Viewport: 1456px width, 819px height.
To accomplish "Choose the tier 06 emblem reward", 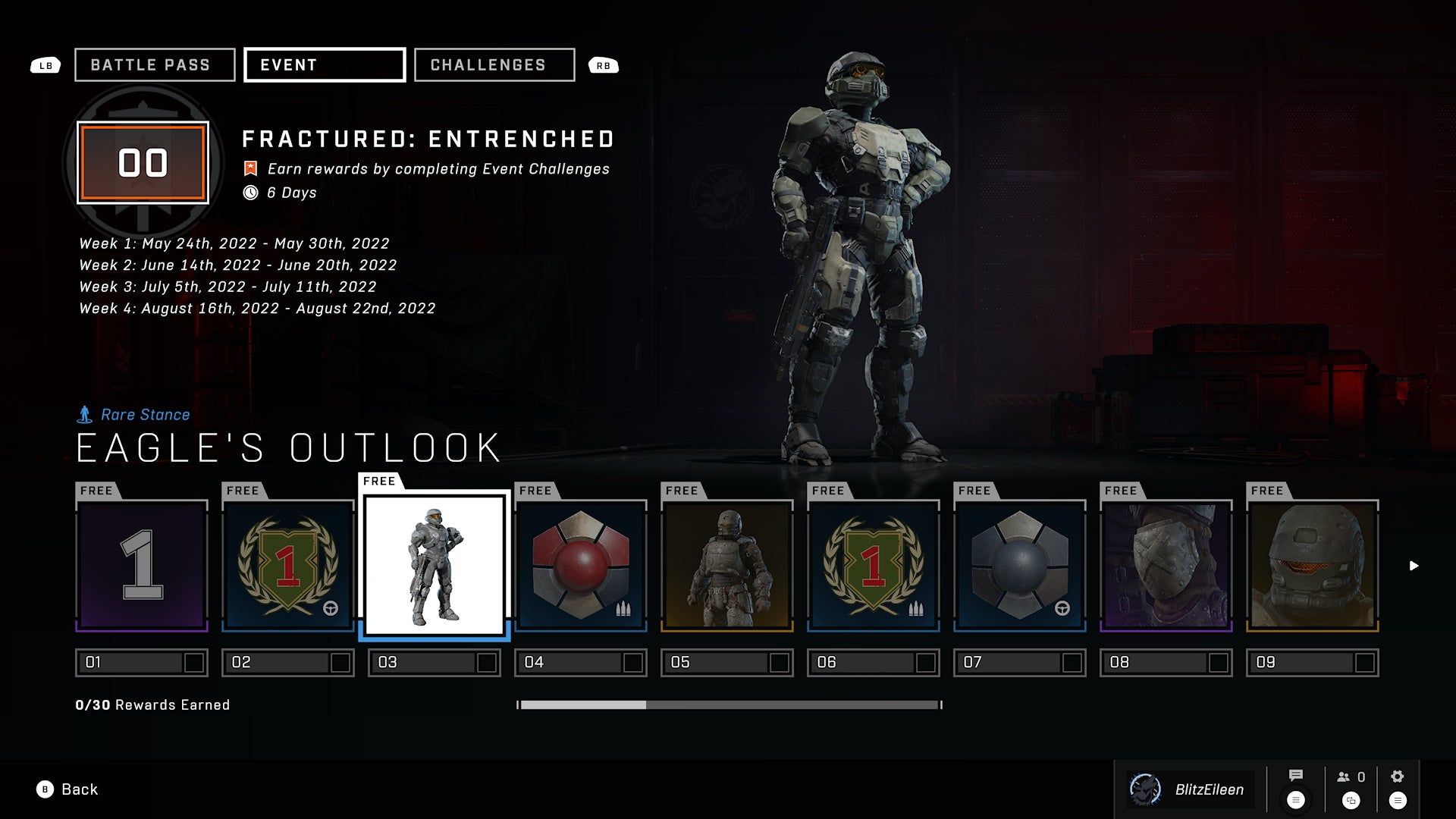I will [874, 566].
